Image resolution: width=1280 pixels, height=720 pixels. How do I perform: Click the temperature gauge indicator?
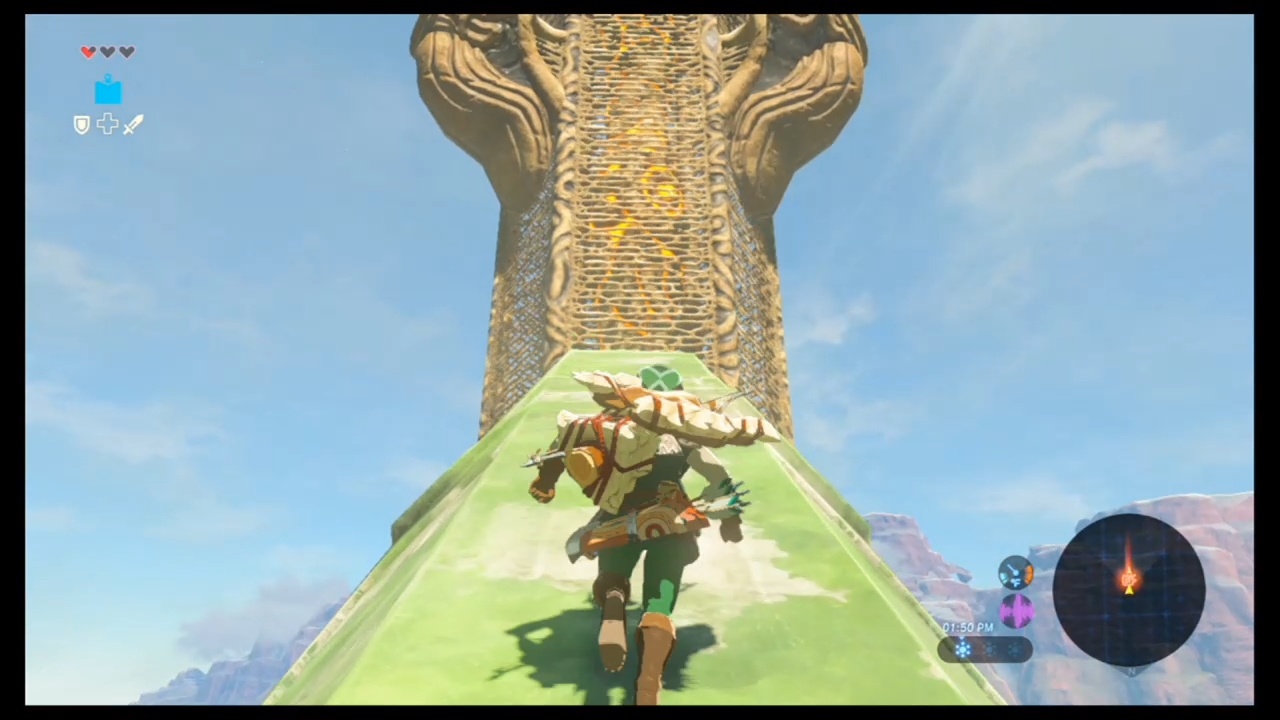[x=1016, y=573]
